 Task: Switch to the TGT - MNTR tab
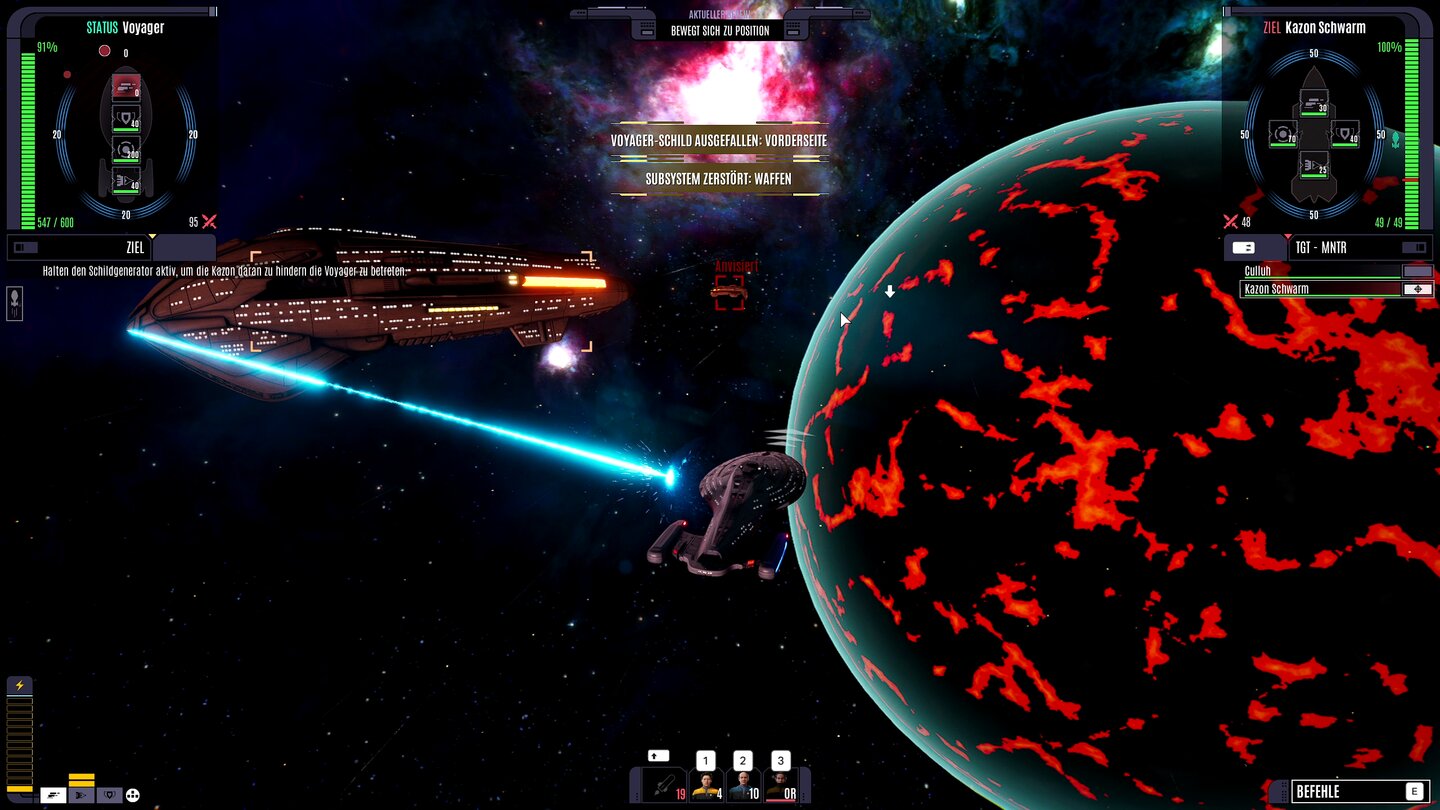(x=1321, y=247)
